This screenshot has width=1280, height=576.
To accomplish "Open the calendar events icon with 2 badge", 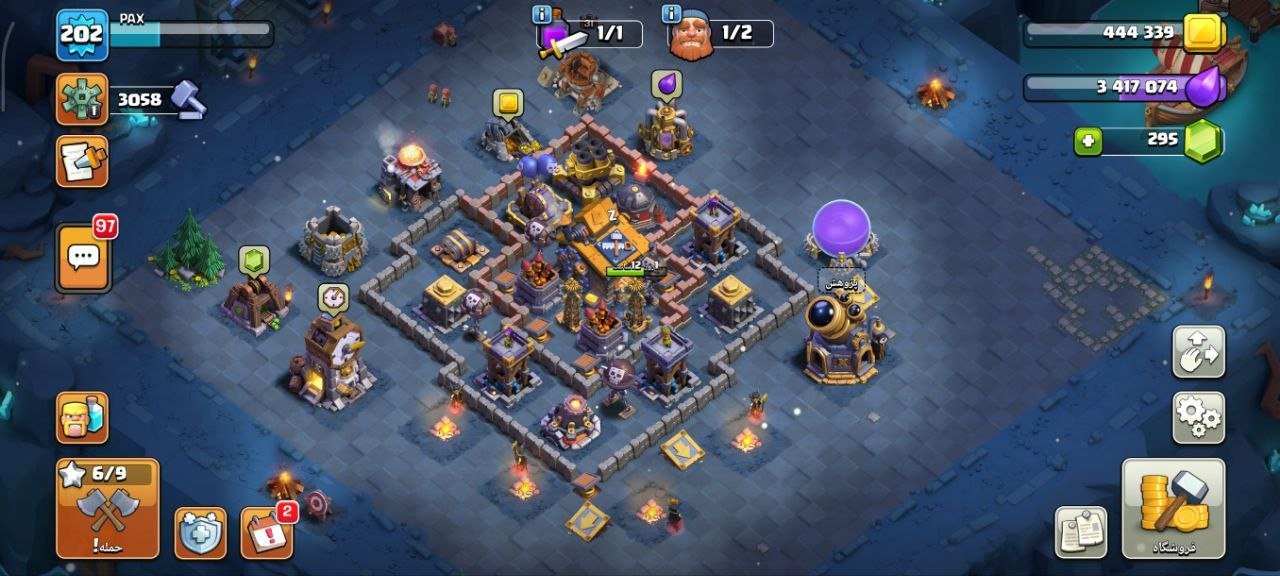I will [x=267, y=533].
